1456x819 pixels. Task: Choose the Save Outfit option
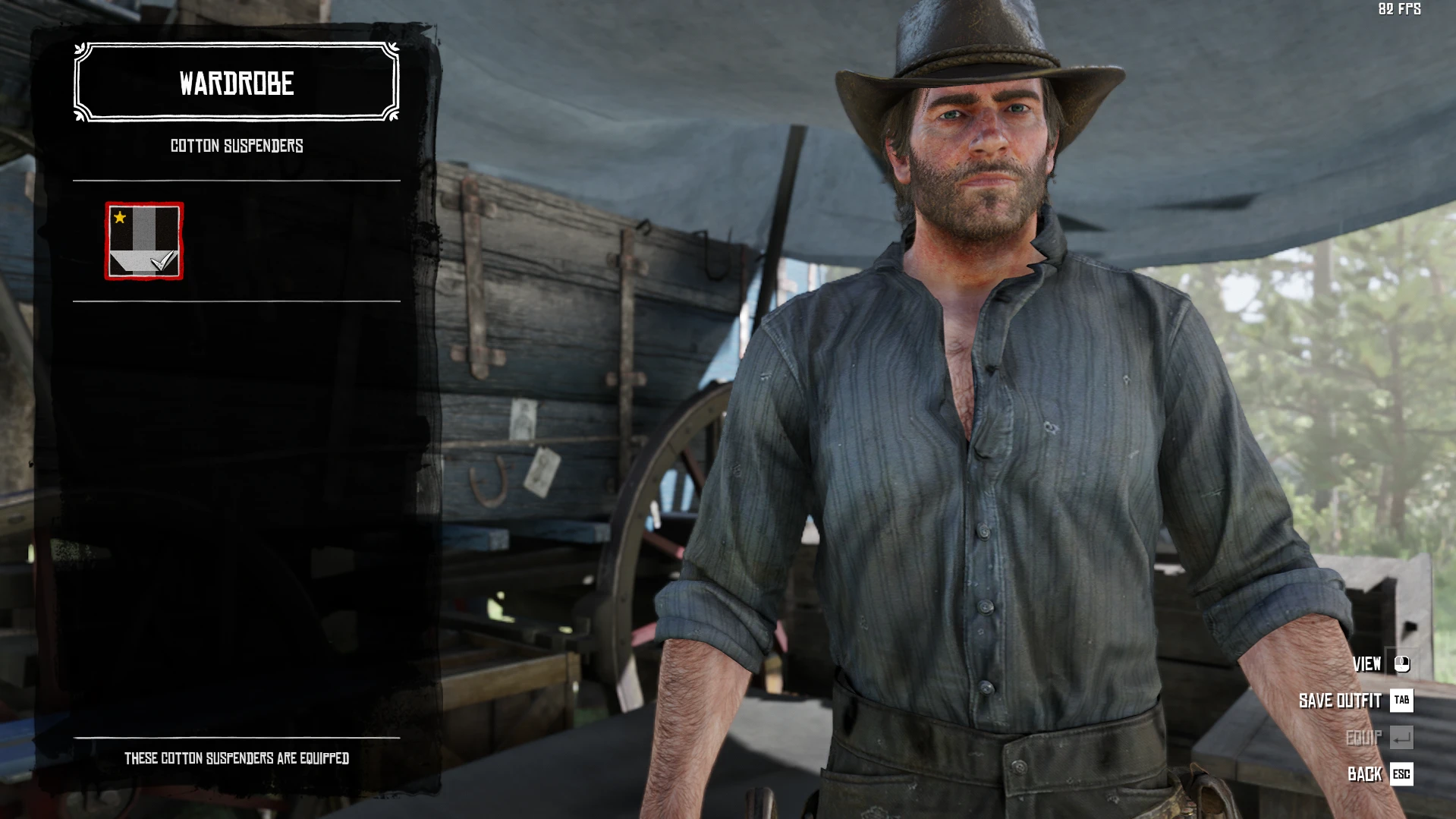(1341, 701)
